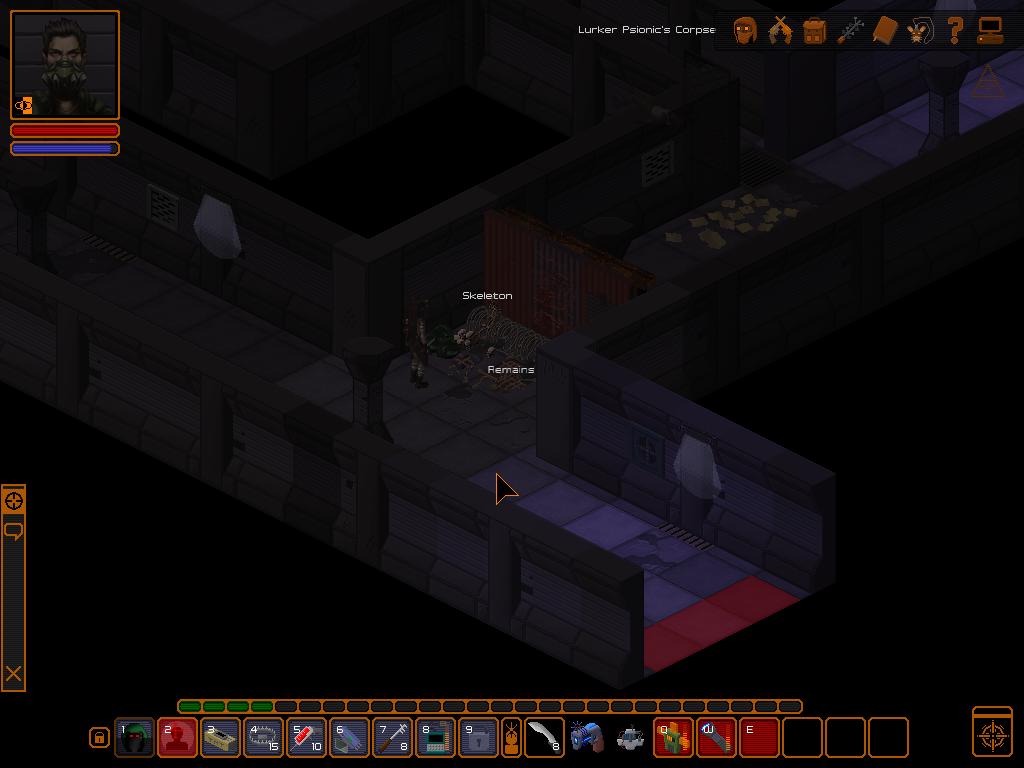Open the crafting tools icon
The width and height of the screenshot is (1024, 768).
click(849, 30)
